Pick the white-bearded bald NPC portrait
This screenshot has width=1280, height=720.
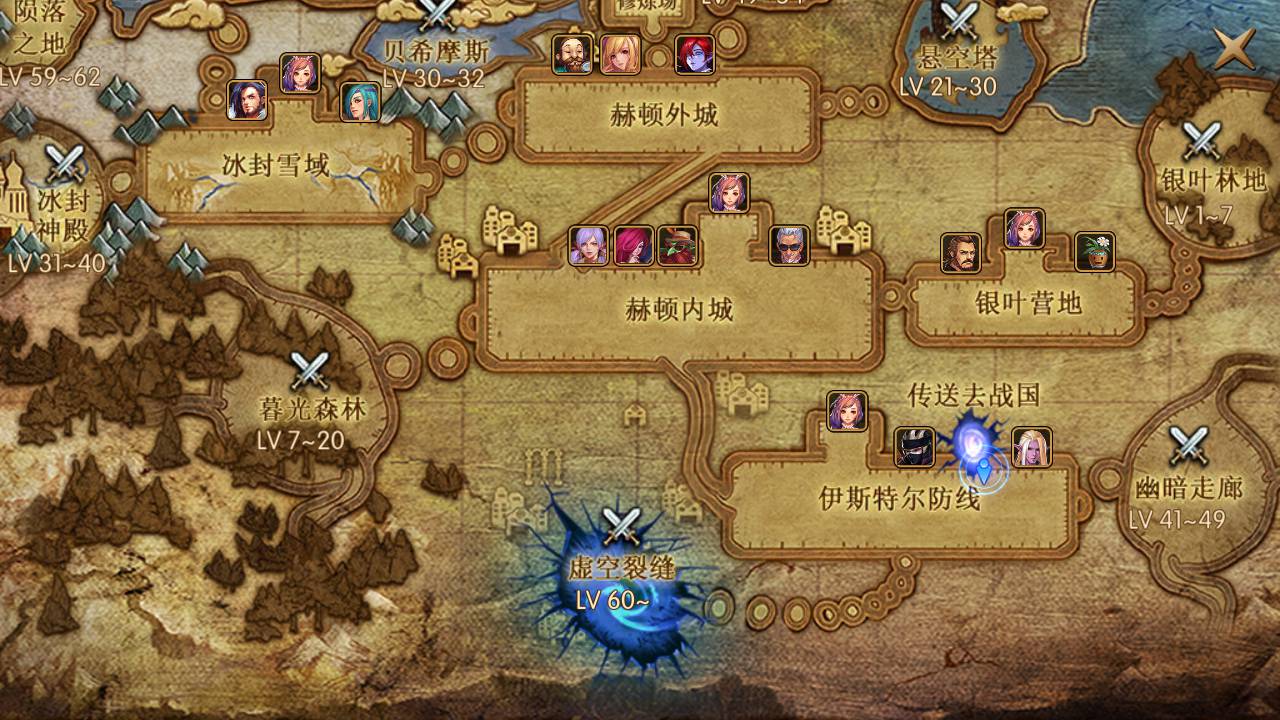coord(572,55)
